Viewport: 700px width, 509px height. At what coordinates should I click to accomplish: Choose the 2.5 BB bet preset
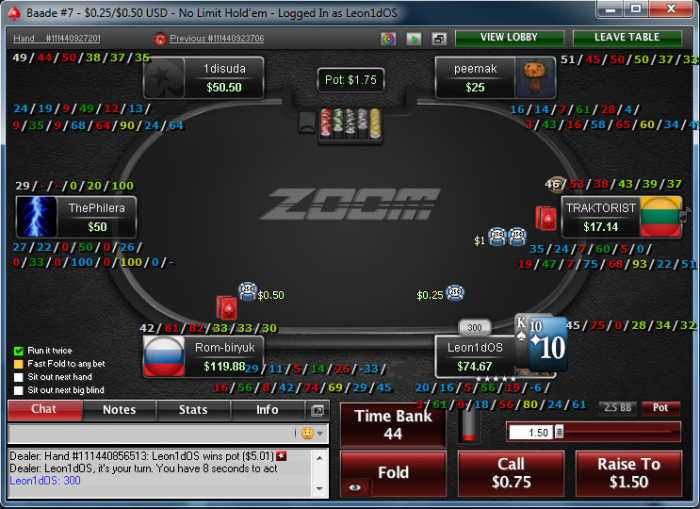pos(616,408)
